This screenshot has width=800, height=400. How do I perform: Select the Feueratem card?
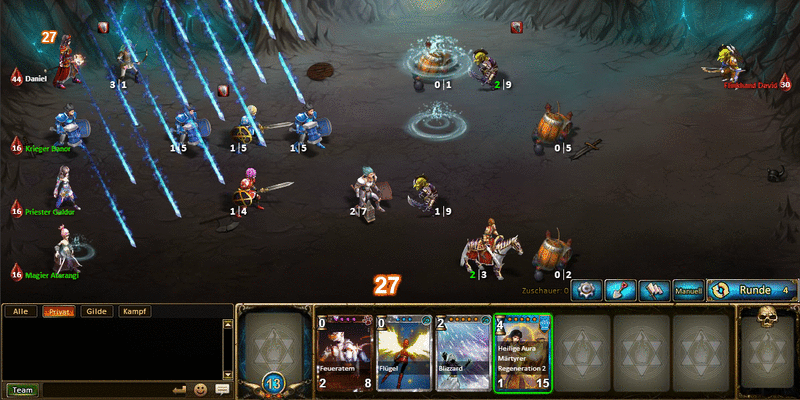[343, 352]
